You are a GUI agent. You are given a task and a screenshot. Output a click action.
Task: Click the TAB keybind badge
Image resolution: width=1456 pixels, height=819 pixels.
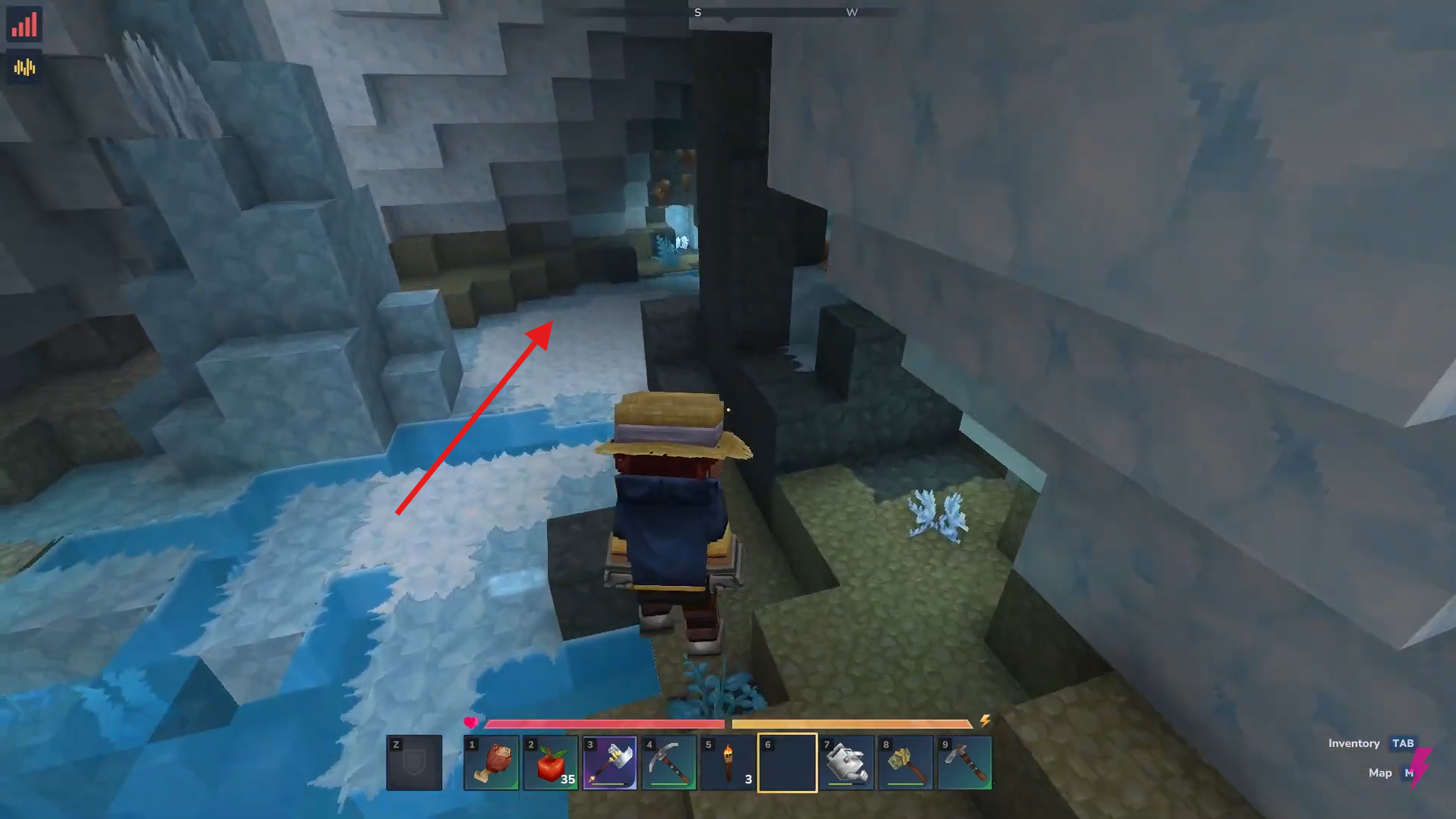[1404, 743]
